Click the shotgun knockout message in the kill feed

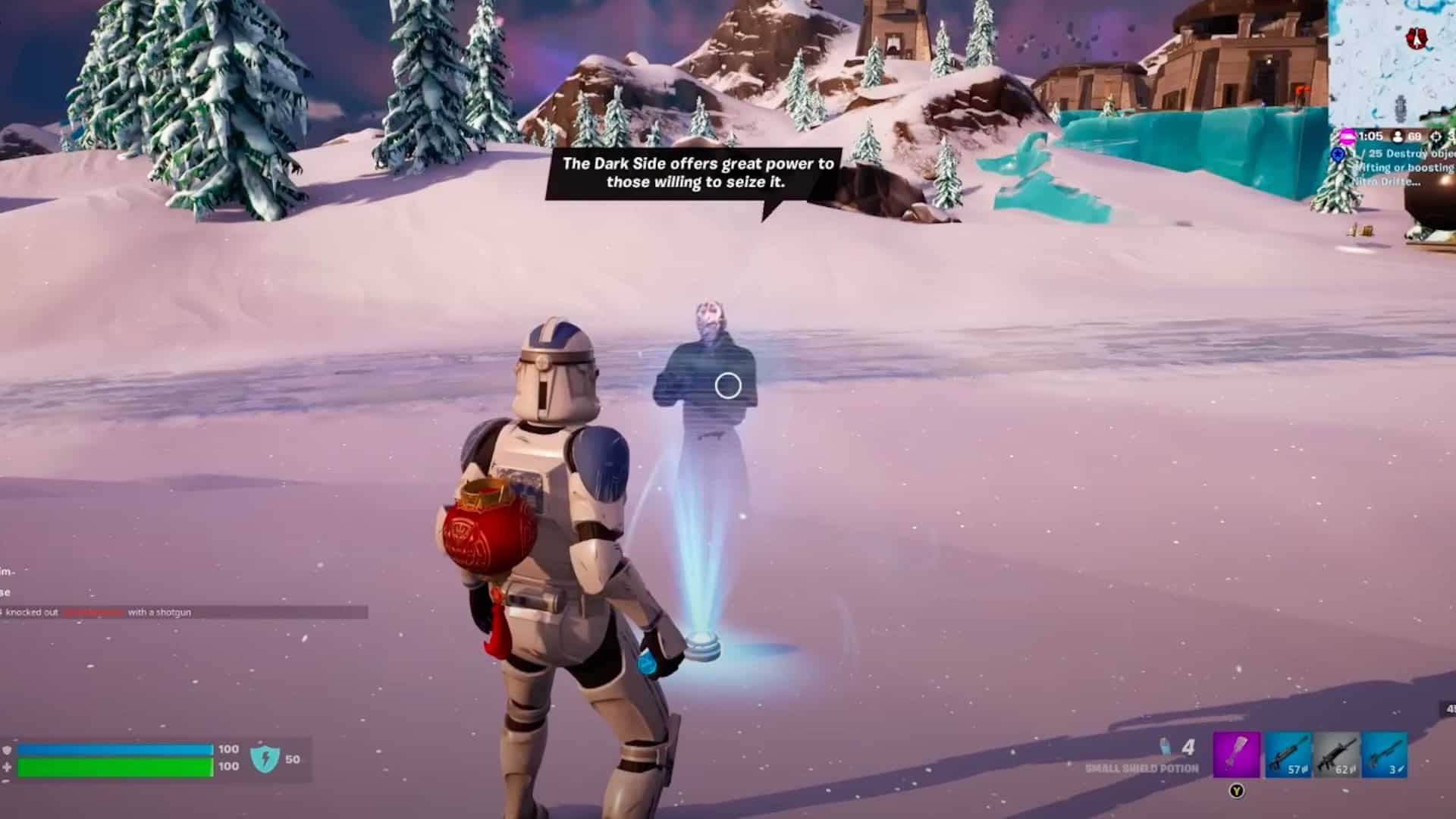[99, 611]
